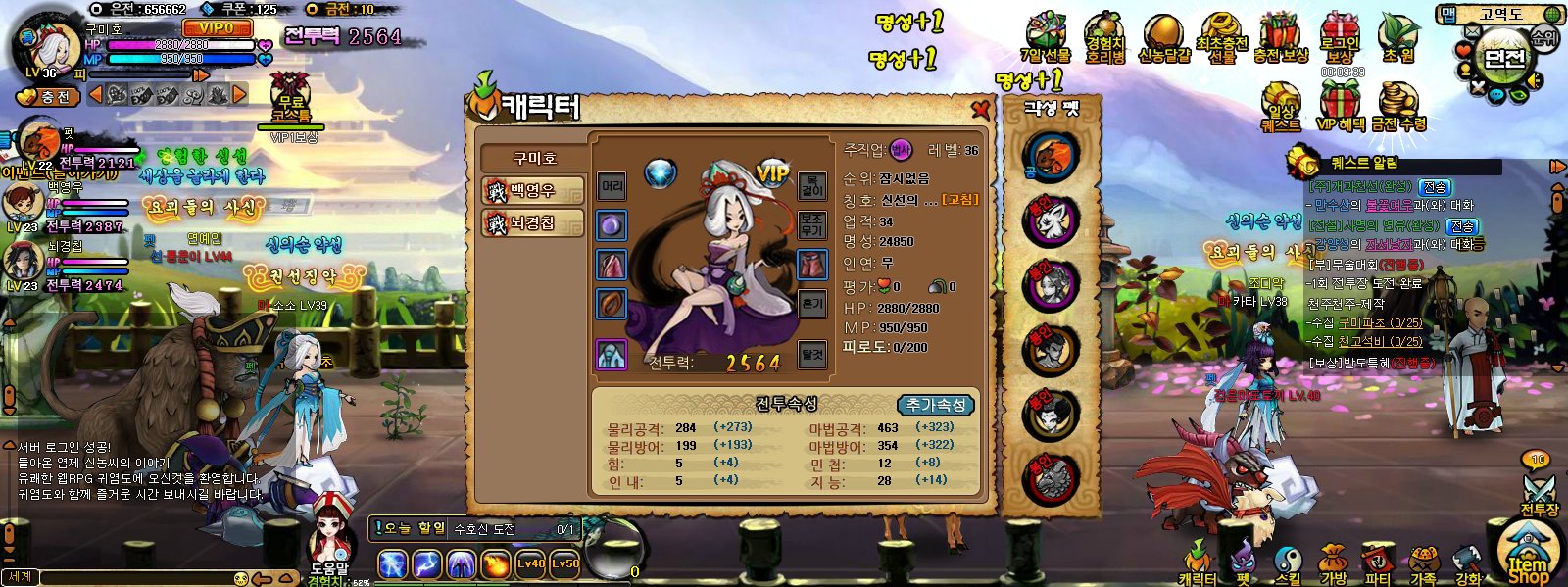
Task: Choose the squirrel awakened pet portrait
Action: [1051, 156]
